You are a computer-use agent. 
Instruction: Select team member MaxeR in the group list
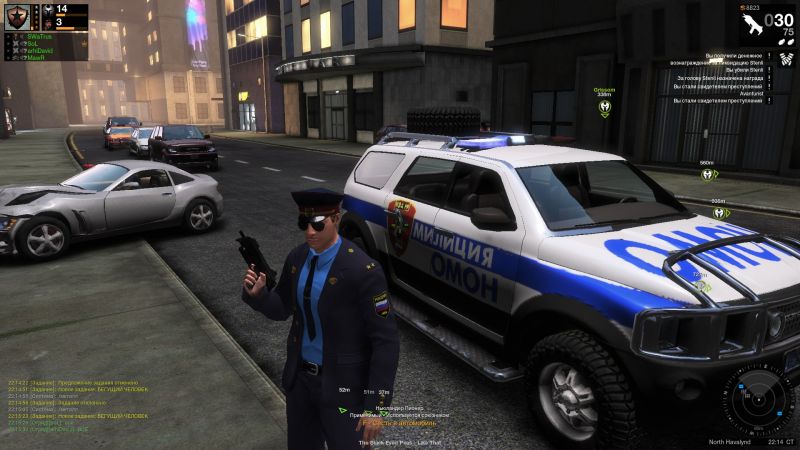coord(35,56)
